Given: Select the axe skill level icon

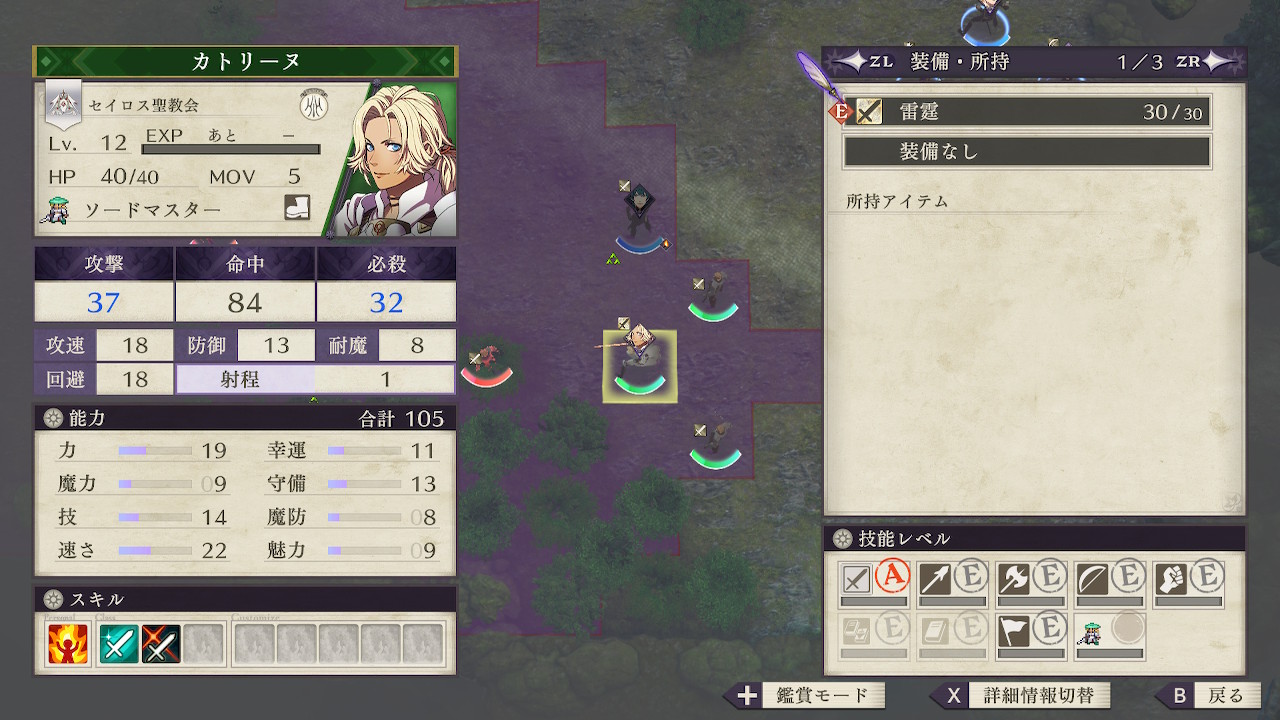Looking at the screenshot, I should pyautogui.click(x=1015, y=579).
